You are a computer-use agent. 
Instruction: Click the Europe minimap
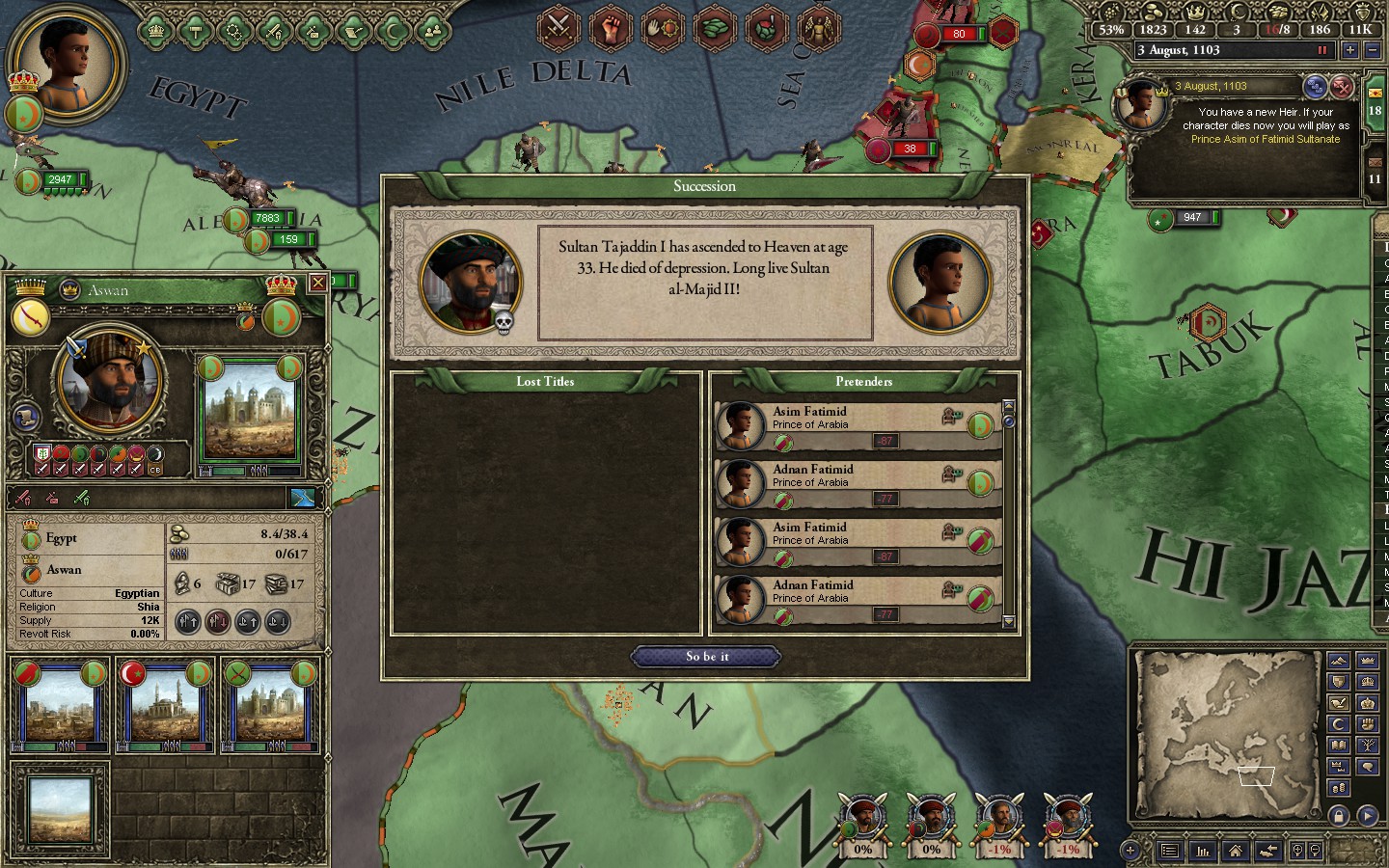pos(1227,733)
